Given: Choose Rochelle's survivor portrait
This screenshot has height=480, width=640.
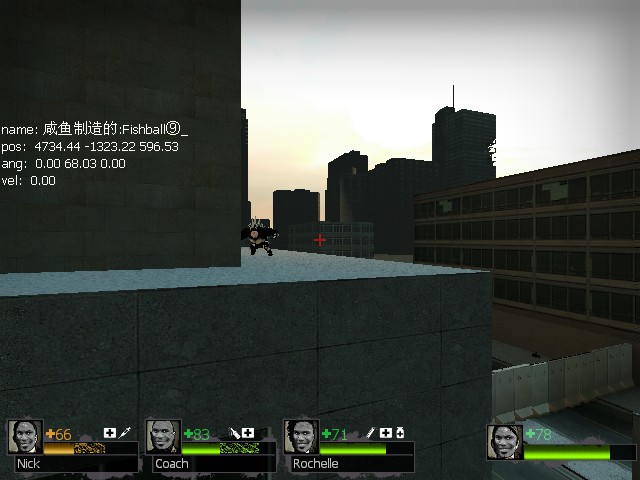Looking at the screenshot, I should click(301, 437).
